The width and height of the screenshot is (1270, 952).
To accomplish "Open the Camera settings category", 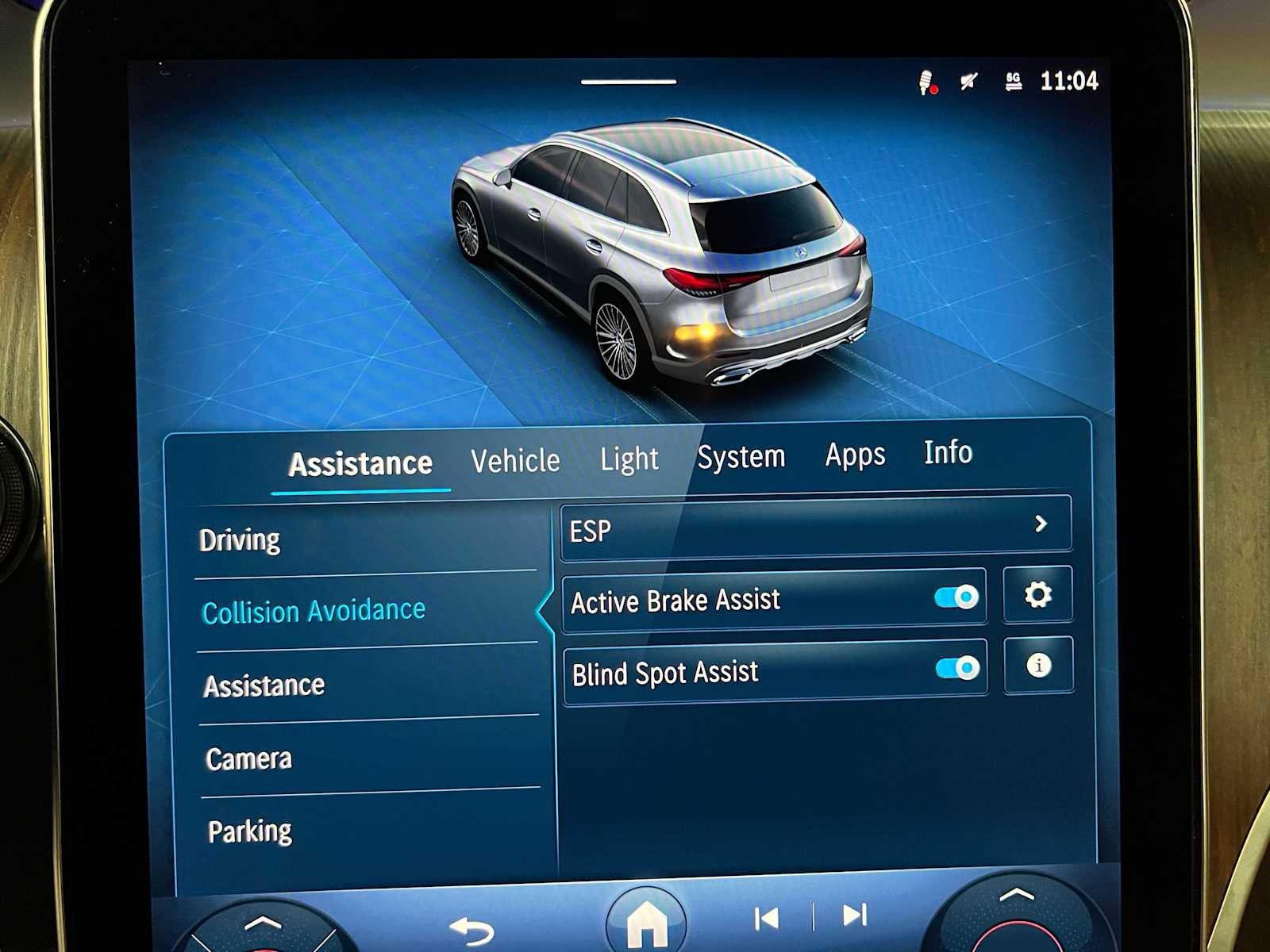I will tap(248, 758).
